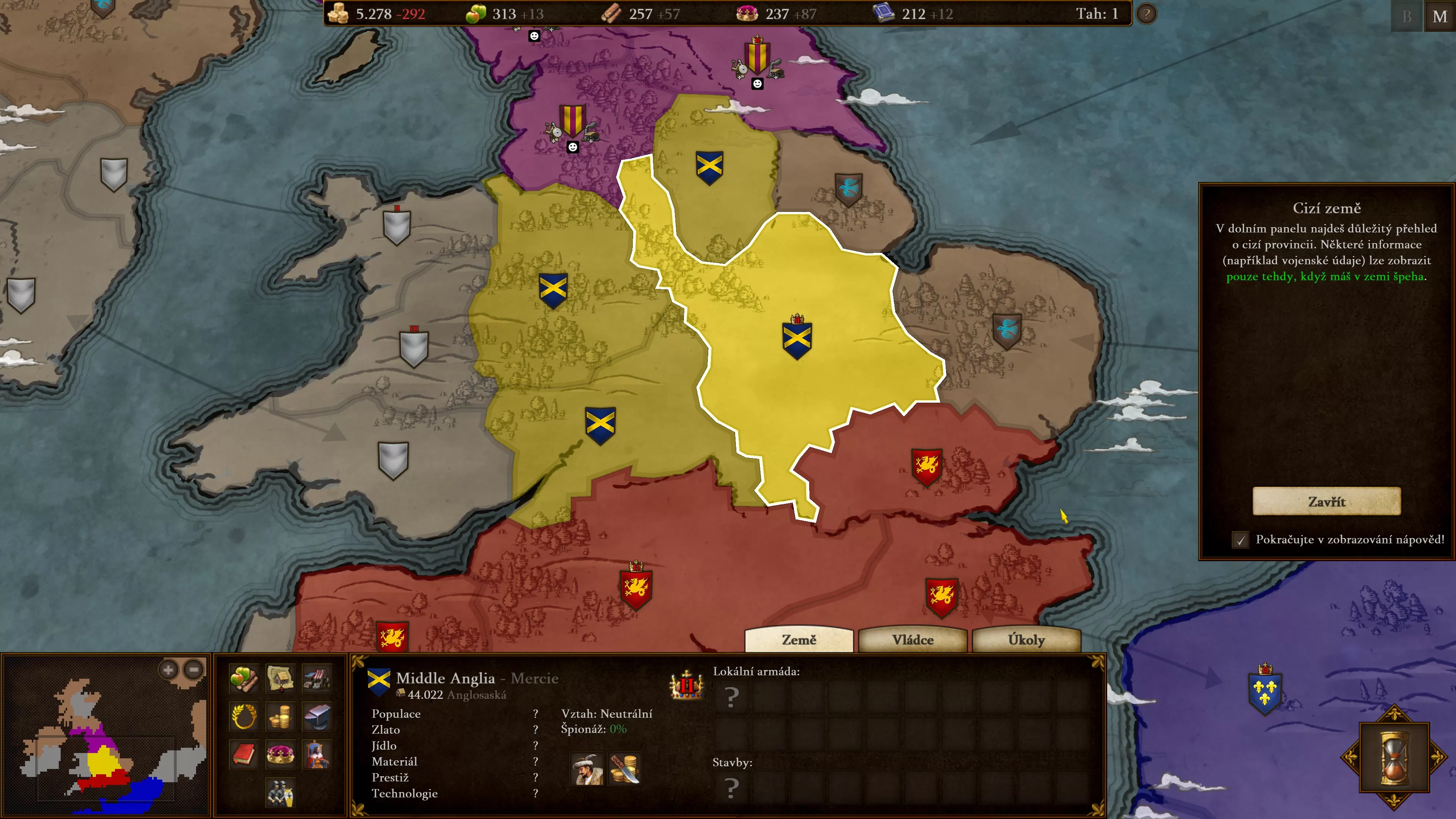Open the market stall icon
Viewport: 1456px width, 819px height.
coord(317,678)
